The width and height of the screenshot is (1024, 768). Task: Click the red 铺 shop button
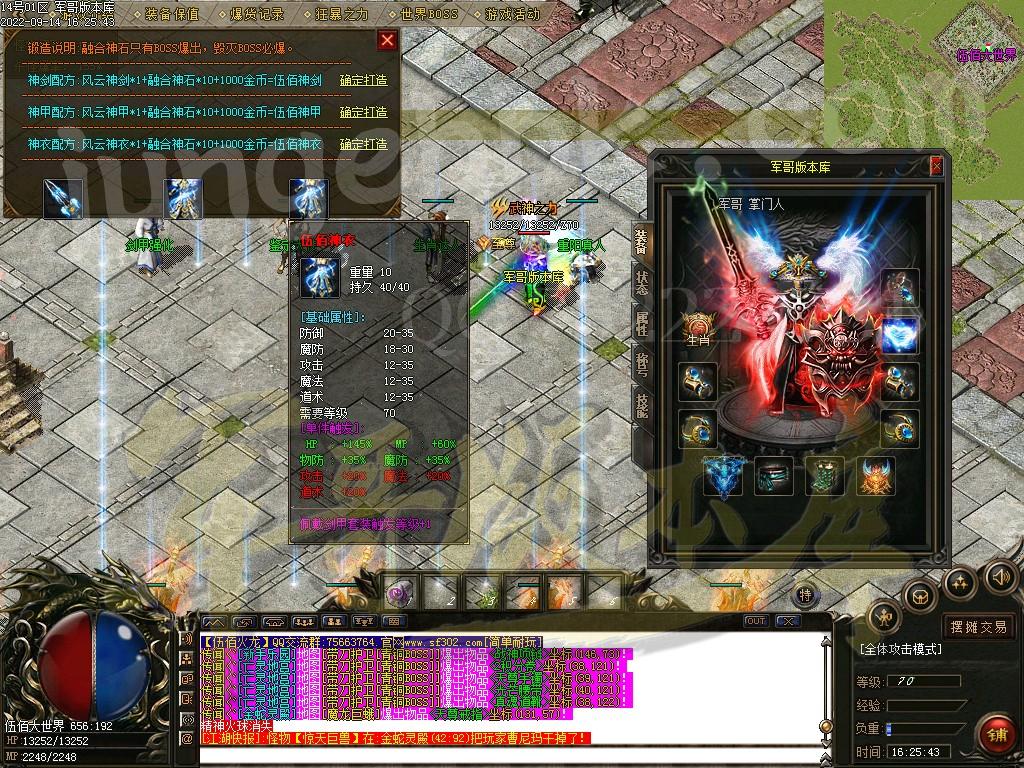click(995, 734)
